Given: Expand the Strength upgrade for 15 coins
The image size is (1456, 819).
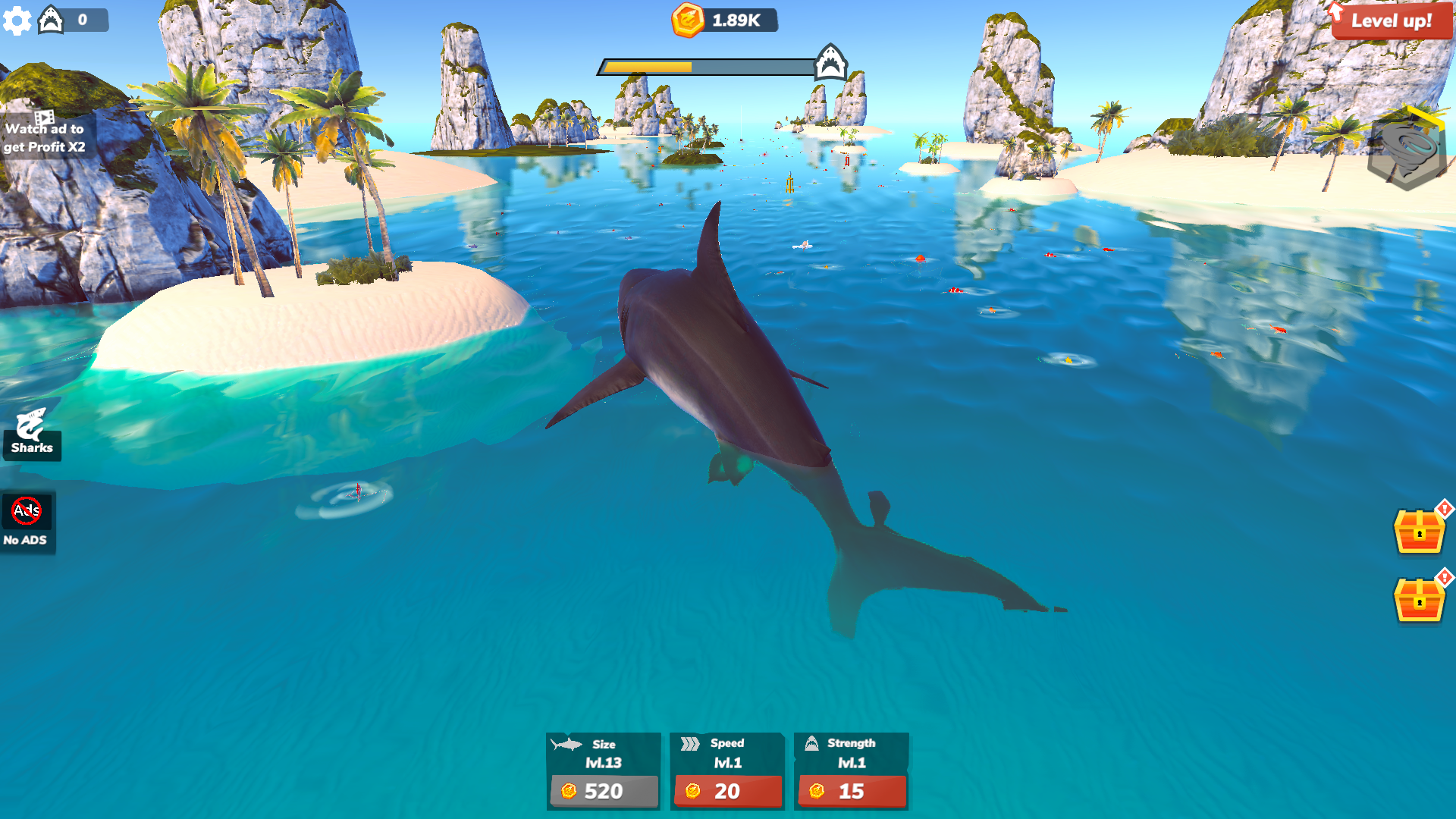Looking at the screenshot, I should (x=851, y=792).
